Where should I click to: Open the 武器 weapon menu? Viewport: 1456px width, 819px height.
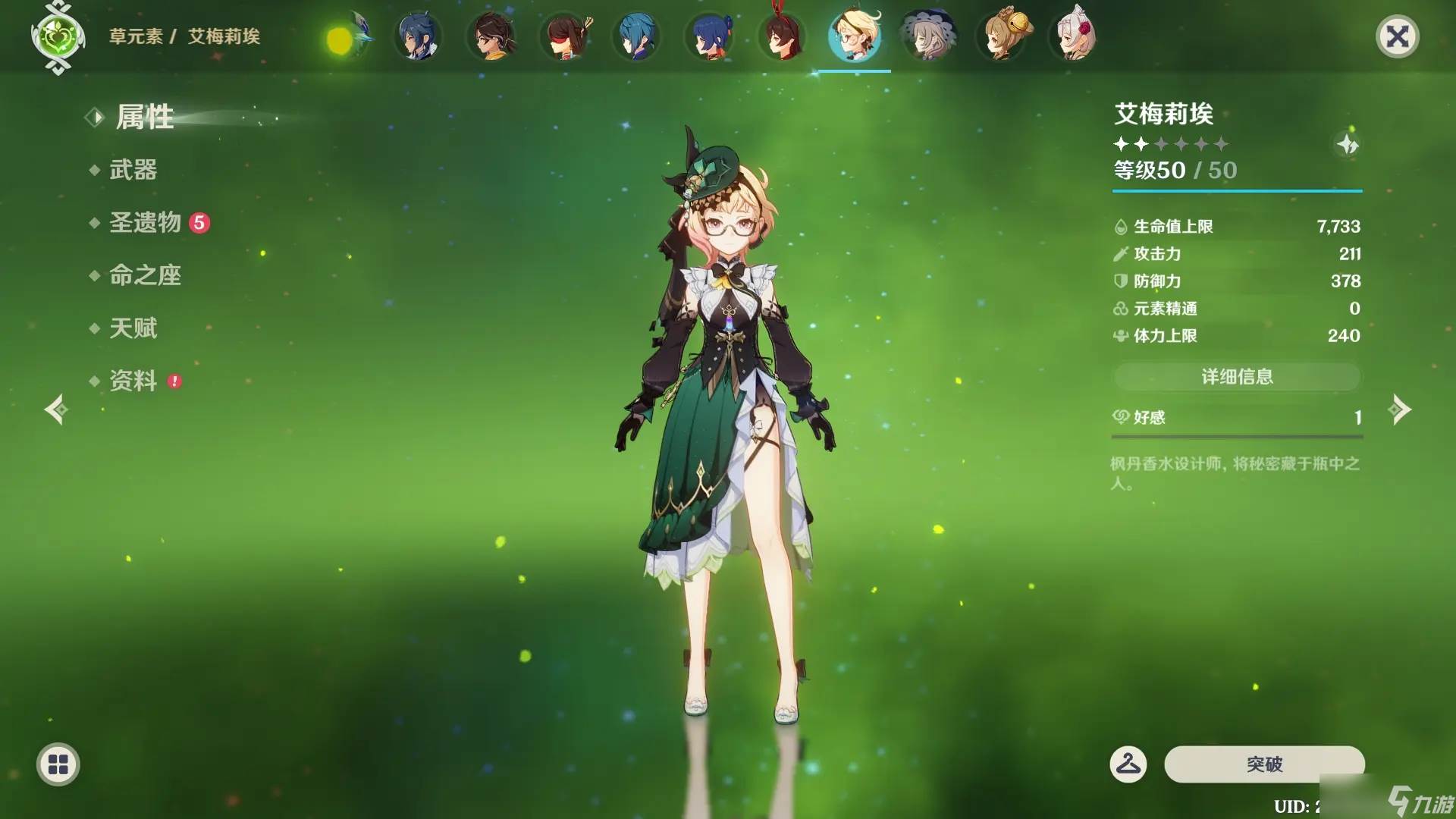pyautogui.click(x=133, y=170)
